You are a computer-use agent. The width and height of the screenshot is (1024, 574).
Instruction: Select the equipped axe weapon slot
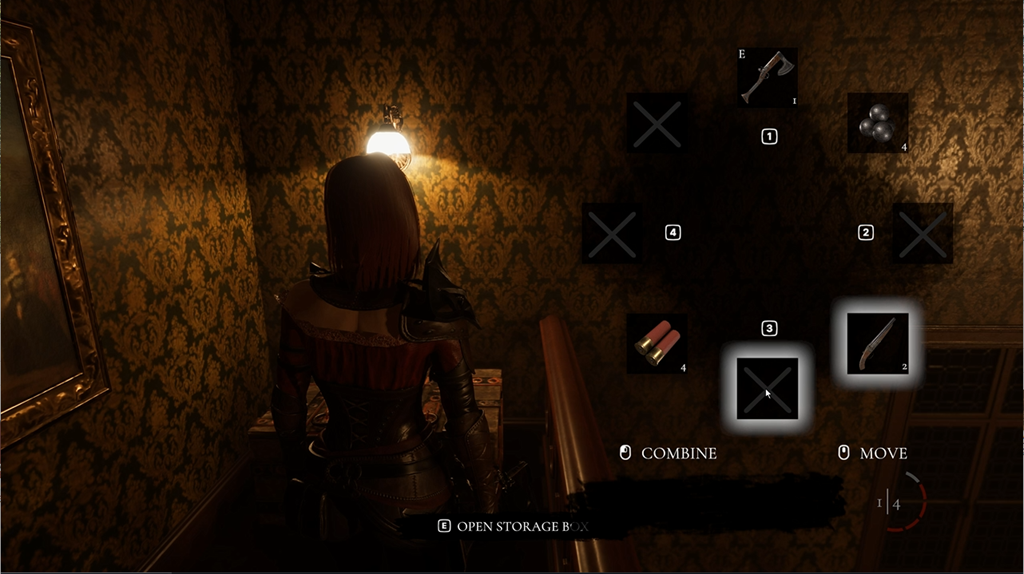point(767,78)
